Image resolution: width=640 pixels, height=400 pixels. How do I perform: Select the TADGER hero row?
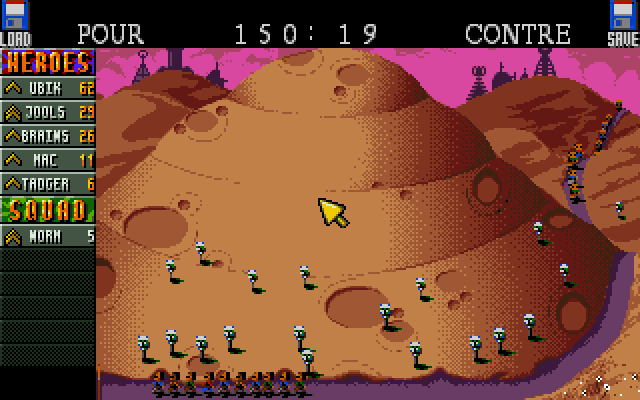pyautogui.click(x=48, y=184)
